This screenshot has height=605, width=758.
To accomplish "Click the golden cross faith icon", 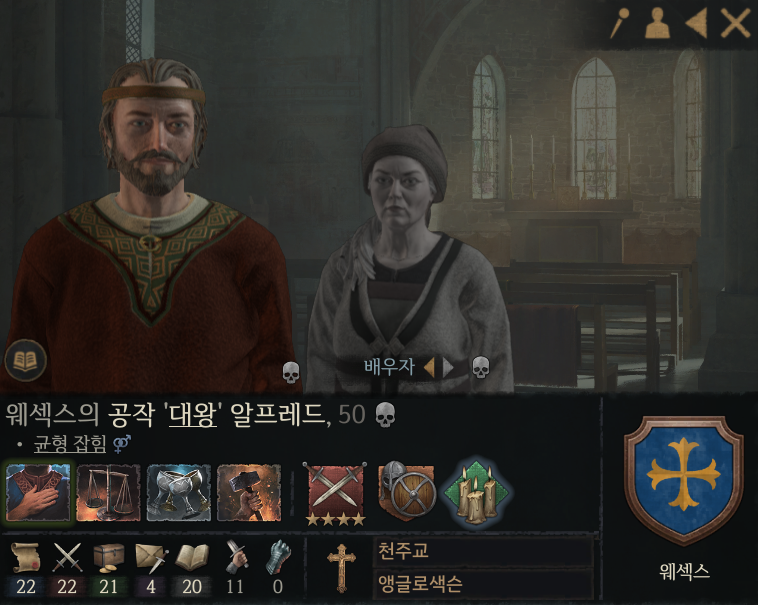I will (342, 567).
